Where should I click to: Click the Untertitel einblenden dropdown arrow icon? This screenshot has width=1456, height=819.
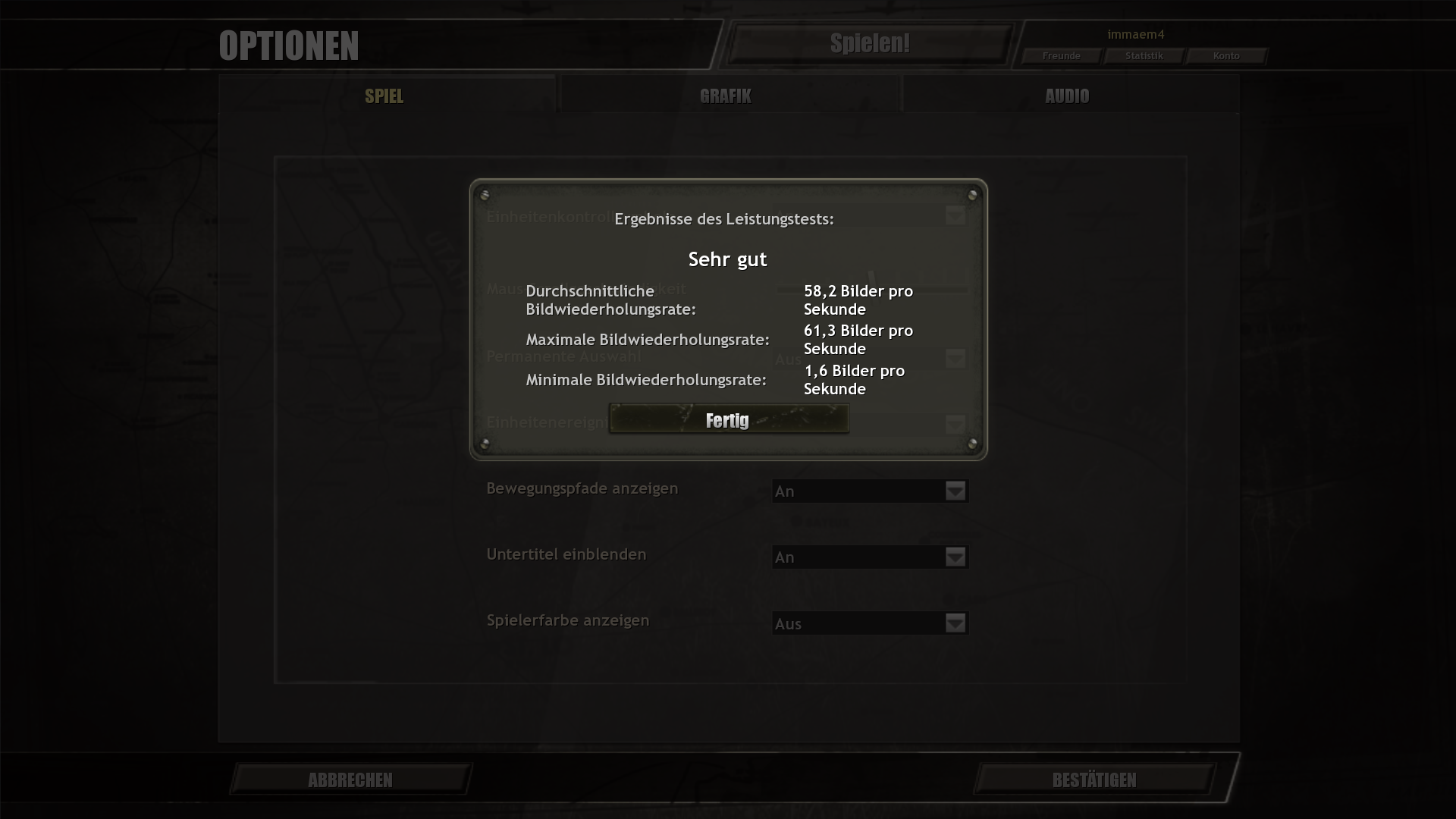point(955,557)
